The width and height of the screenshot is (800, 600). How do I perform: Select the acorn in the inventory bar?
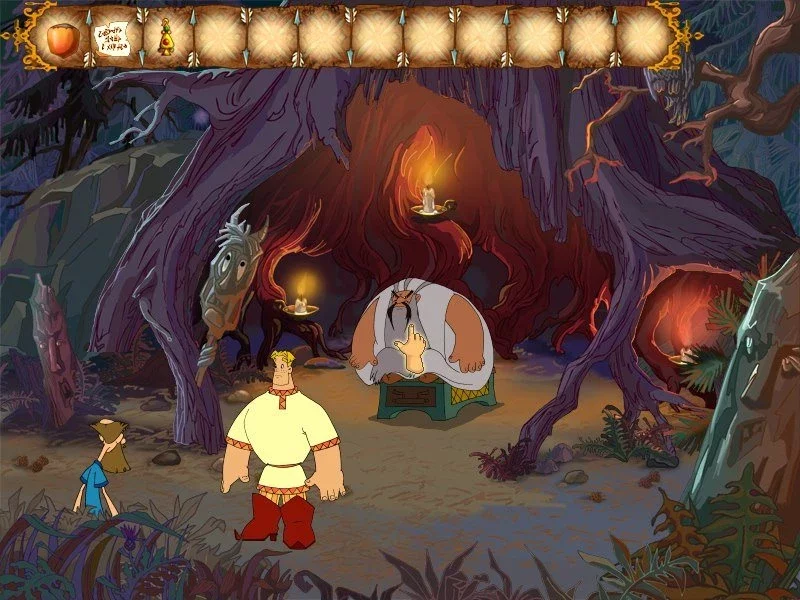pos(62,36)
